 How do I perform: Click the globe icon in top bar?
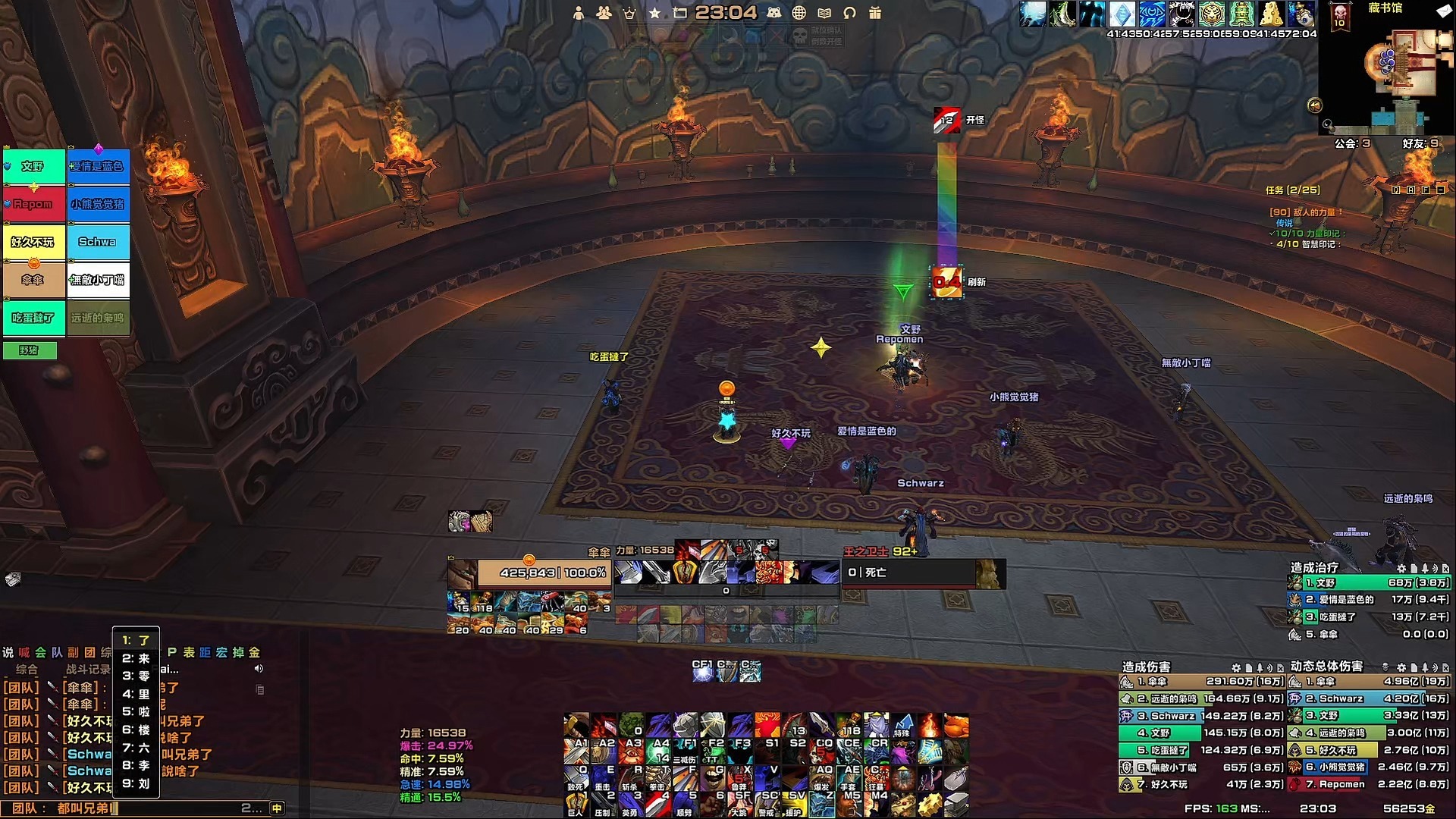coord(799,13)
